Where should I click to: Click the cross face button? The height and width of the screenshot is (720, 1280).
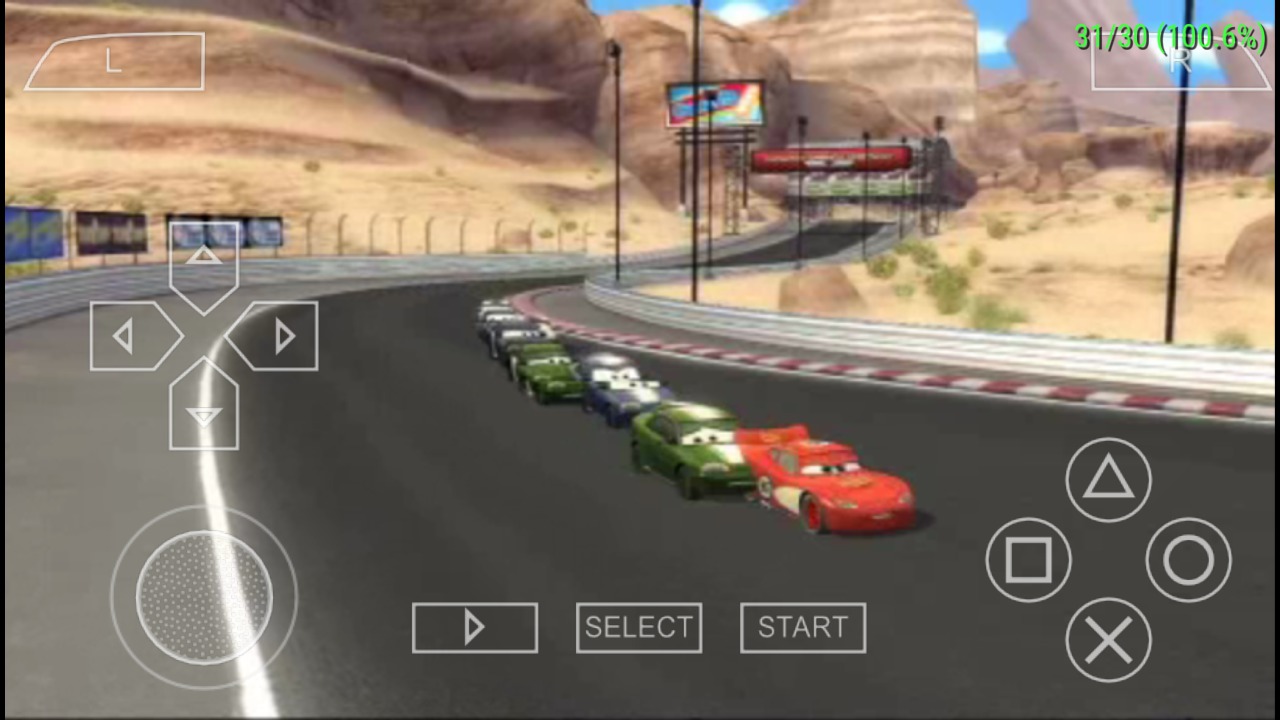[x=1108, y=640]
